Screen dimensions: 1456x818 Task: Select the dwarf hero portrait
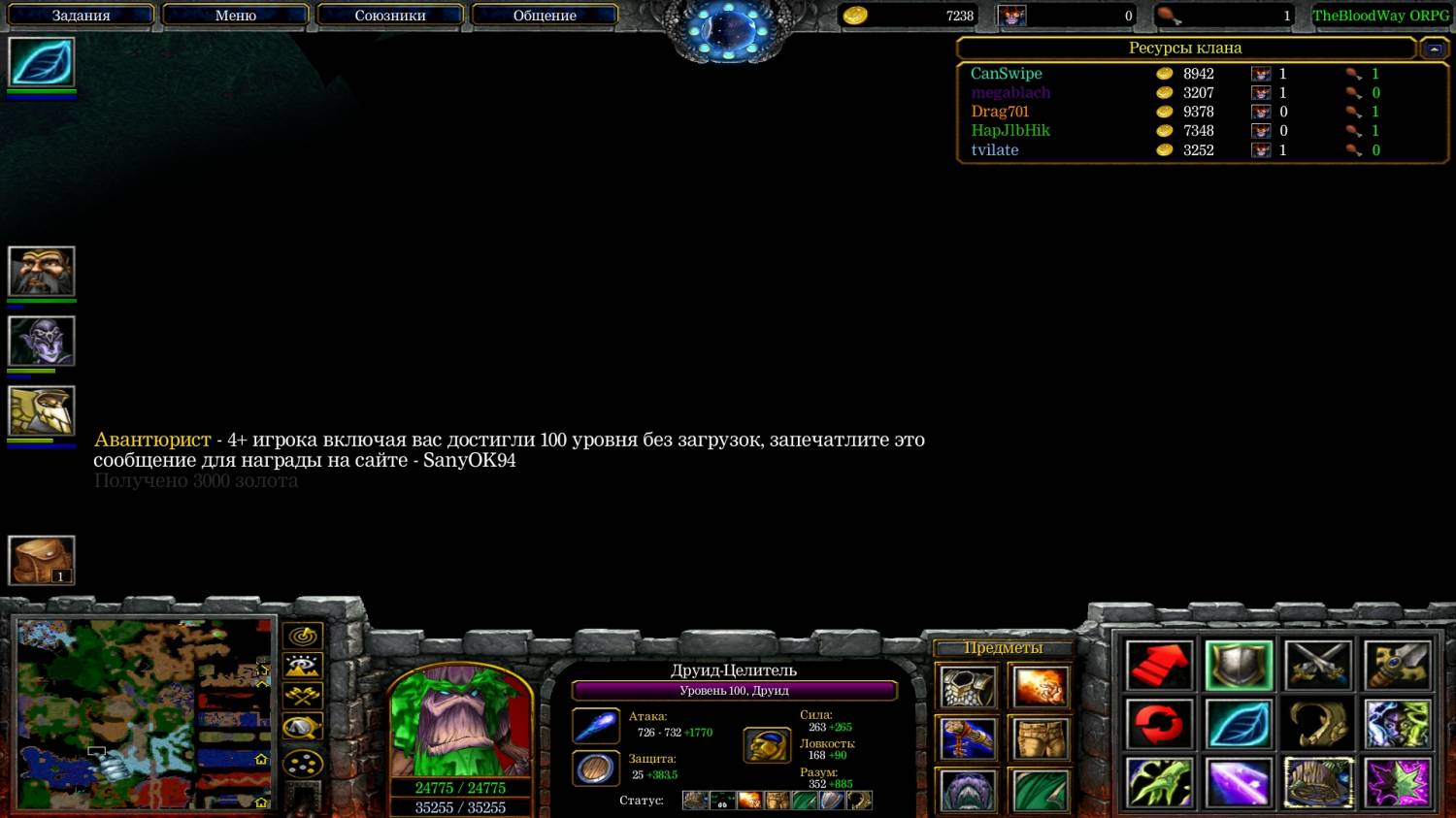click(x=42, y=272)
